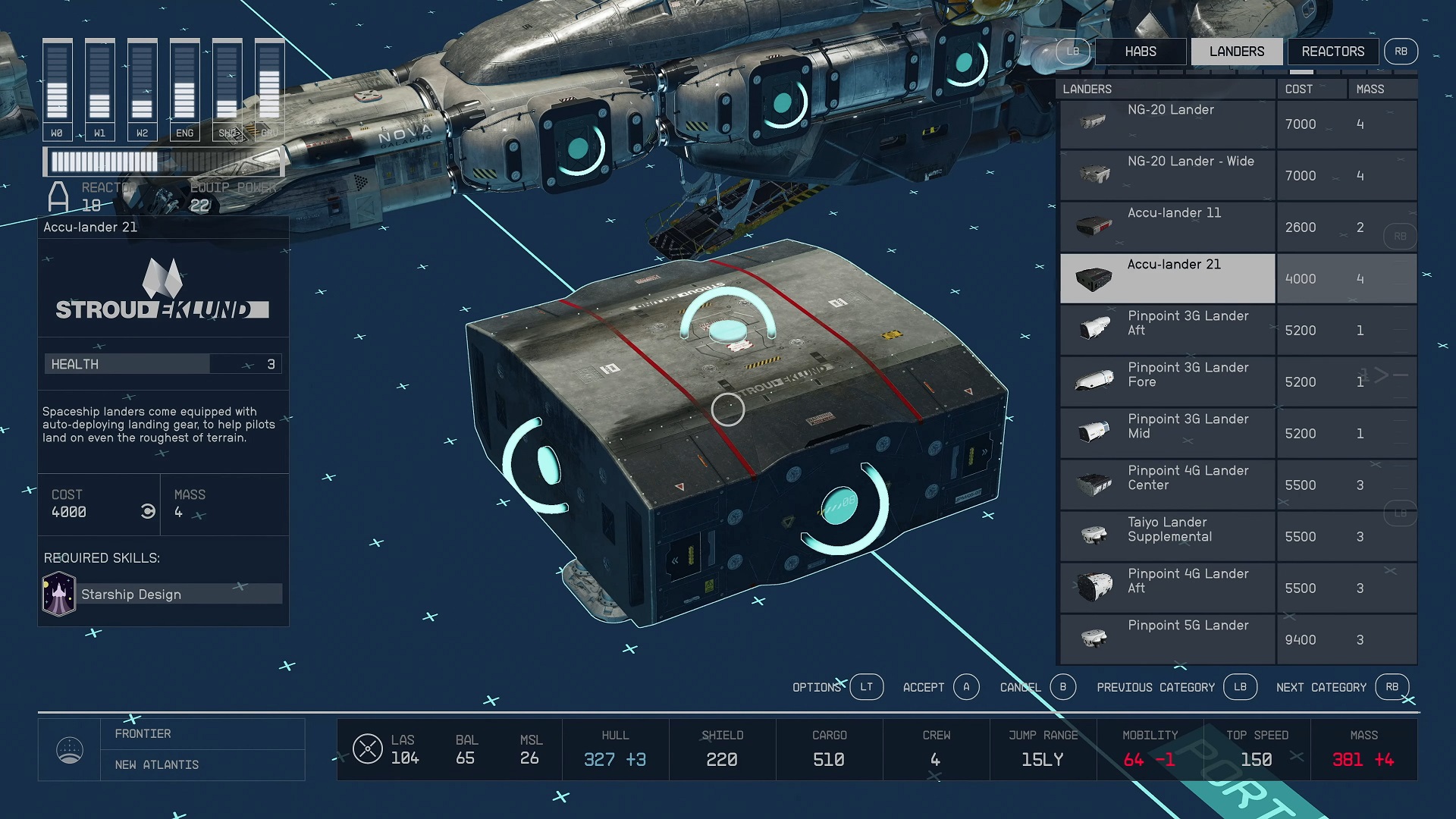Click the ship crest icon near Frontier
This screenshot has width=1456, height=819.
[x=71, y=749]
